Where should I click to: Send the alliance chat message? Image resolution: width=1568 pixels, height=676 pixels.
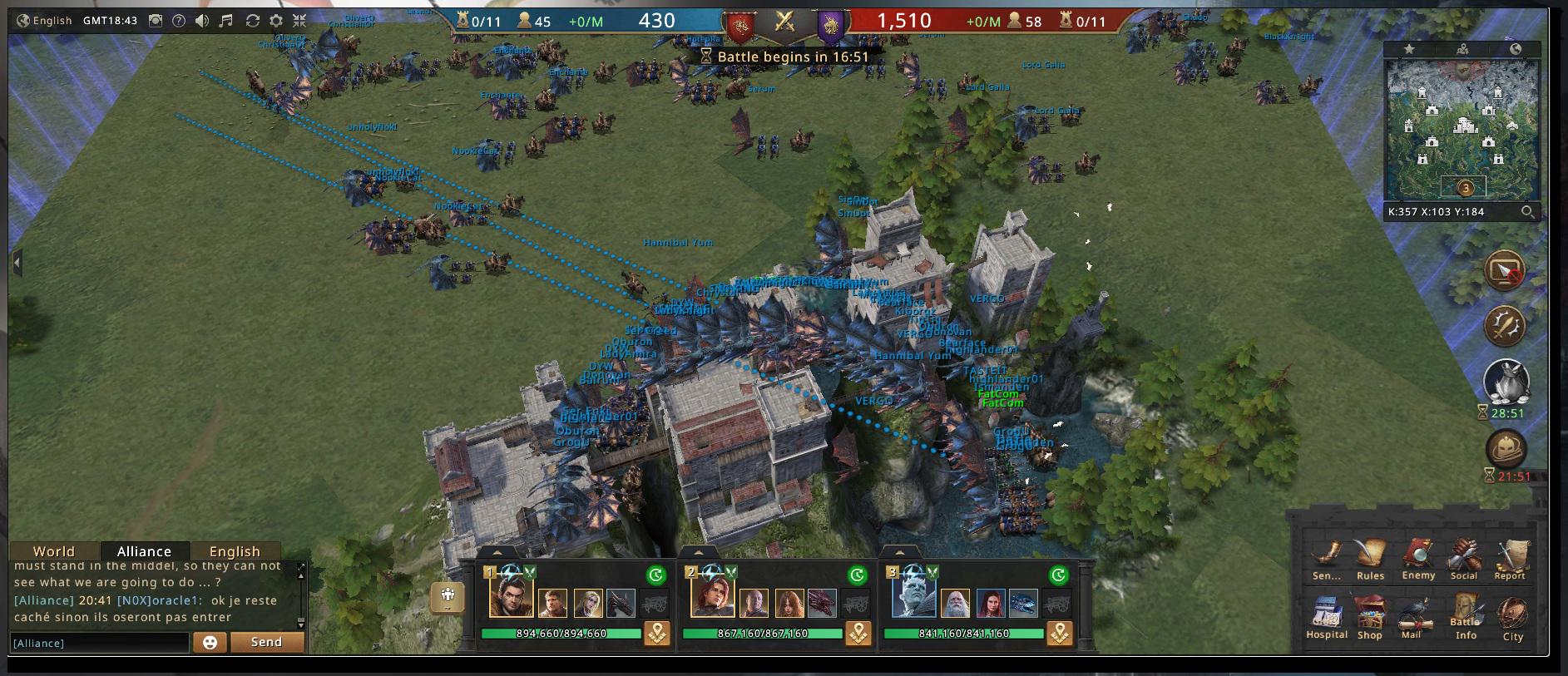tap(266, 642)
